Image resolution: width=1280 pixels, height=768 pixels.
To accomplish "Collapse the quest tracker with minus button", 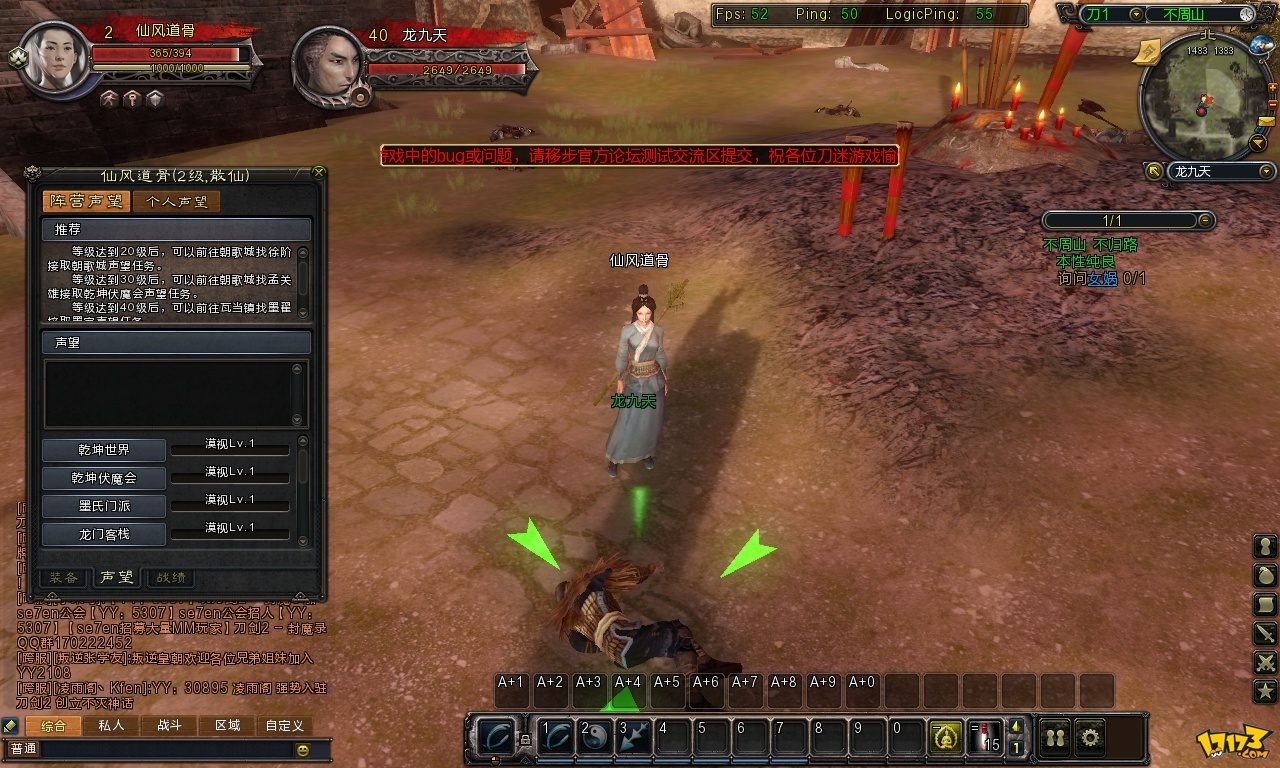I will tap(1205, 220).
